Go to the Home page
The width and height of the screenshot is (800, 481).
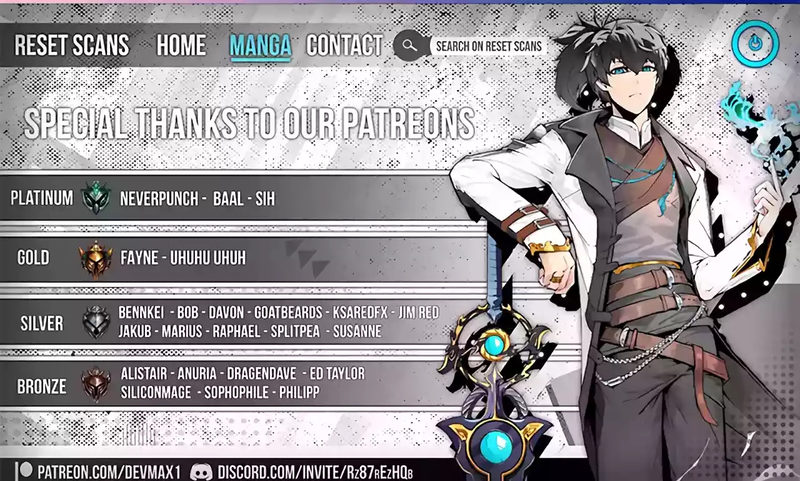coord(181,45)
